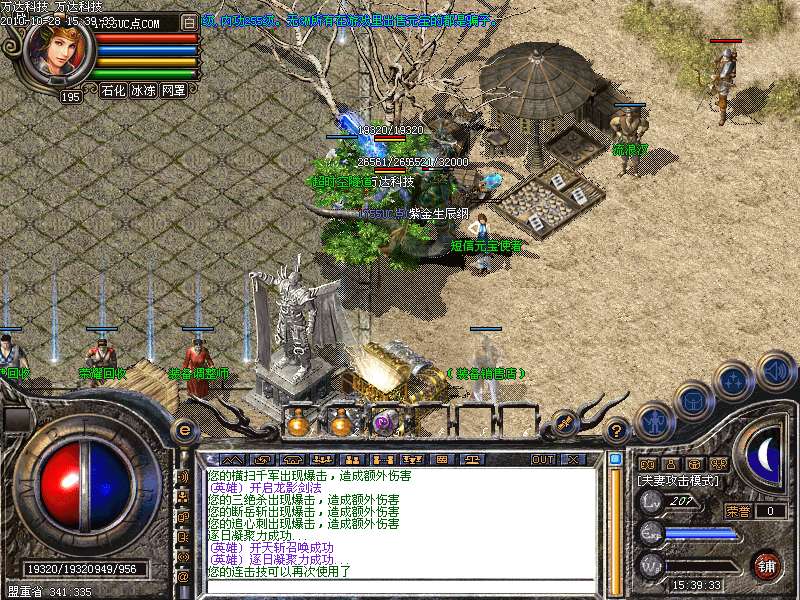Close the chat panel with the X button
800x600 pixels.
click(x=573, y=459)
